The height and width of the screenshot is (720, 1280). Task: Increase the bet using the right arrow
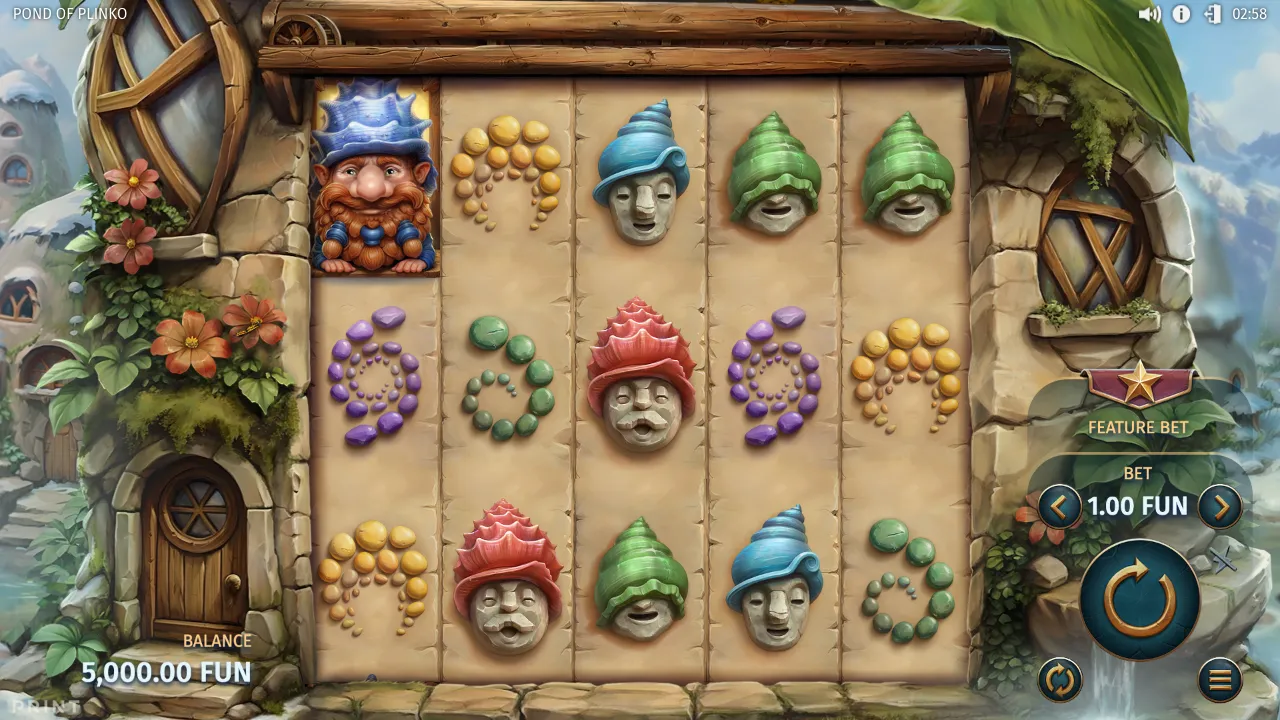pos(1221,506)
